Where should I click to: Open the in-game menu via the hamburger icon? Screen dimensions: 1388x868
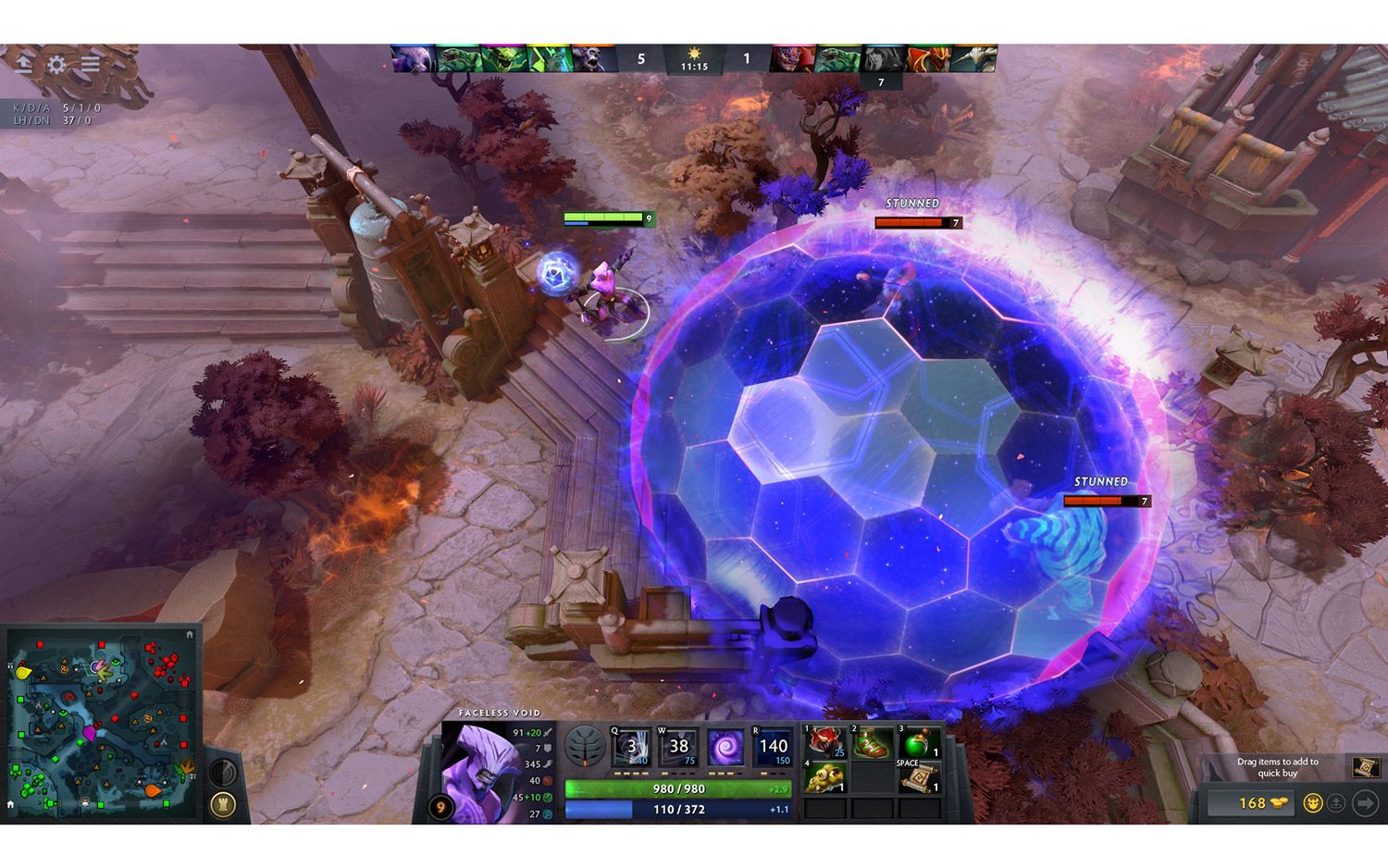(90, 65)
